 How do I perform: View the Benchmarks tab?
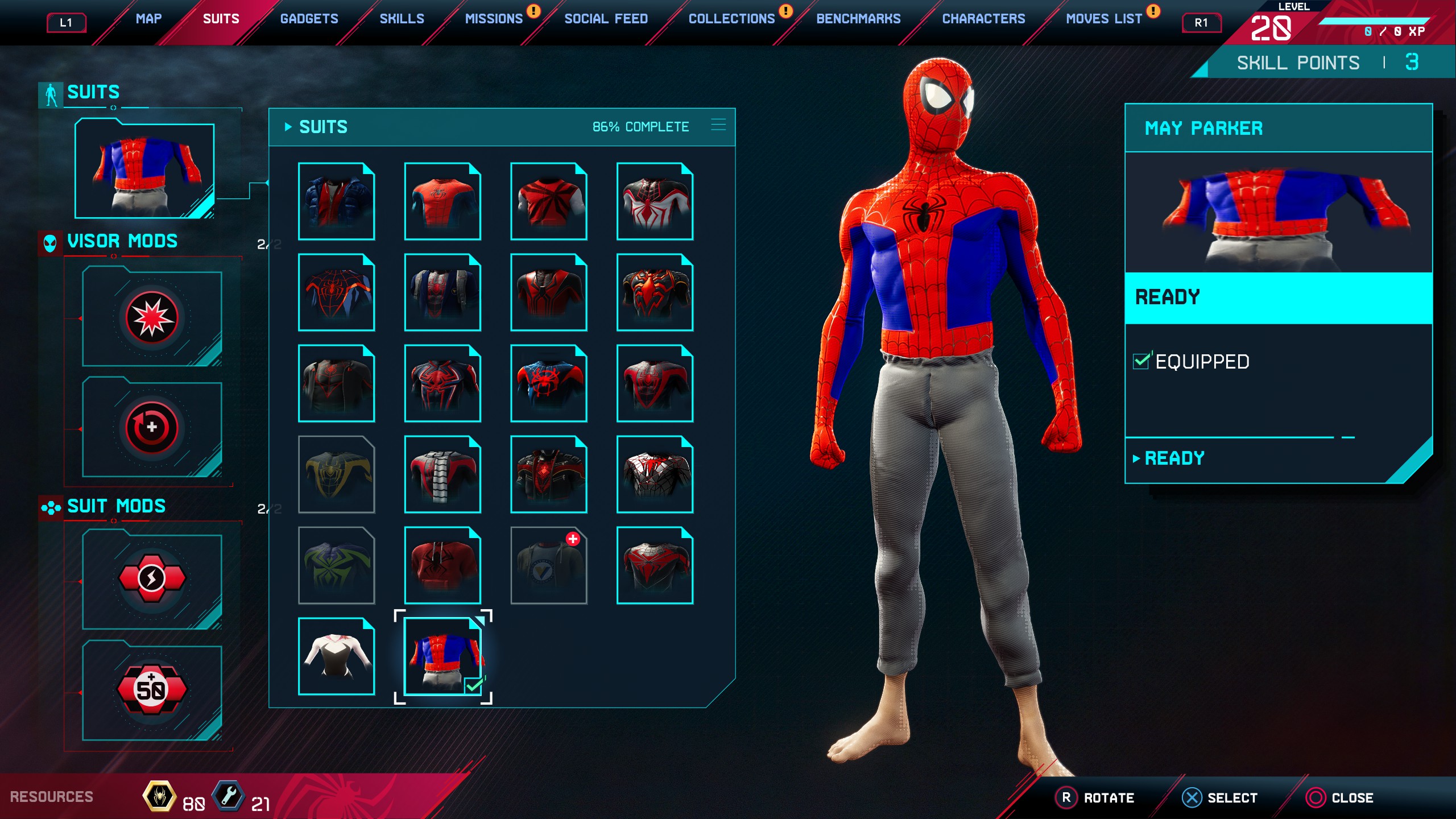click(858, 19)
